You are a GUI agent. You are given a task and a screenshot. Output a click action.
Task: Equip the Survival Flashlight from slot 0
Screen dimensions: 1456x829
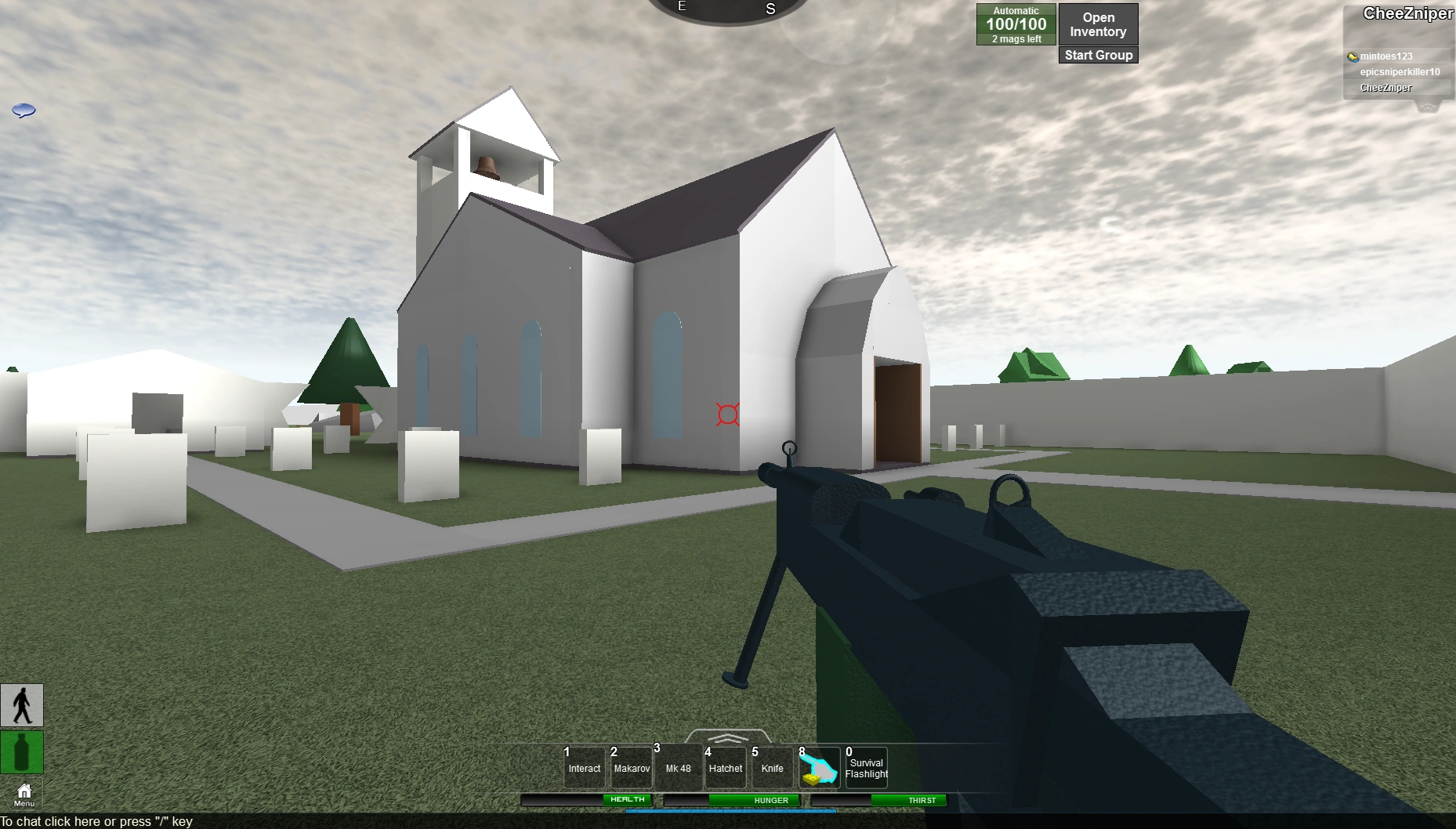click(866, 766)
